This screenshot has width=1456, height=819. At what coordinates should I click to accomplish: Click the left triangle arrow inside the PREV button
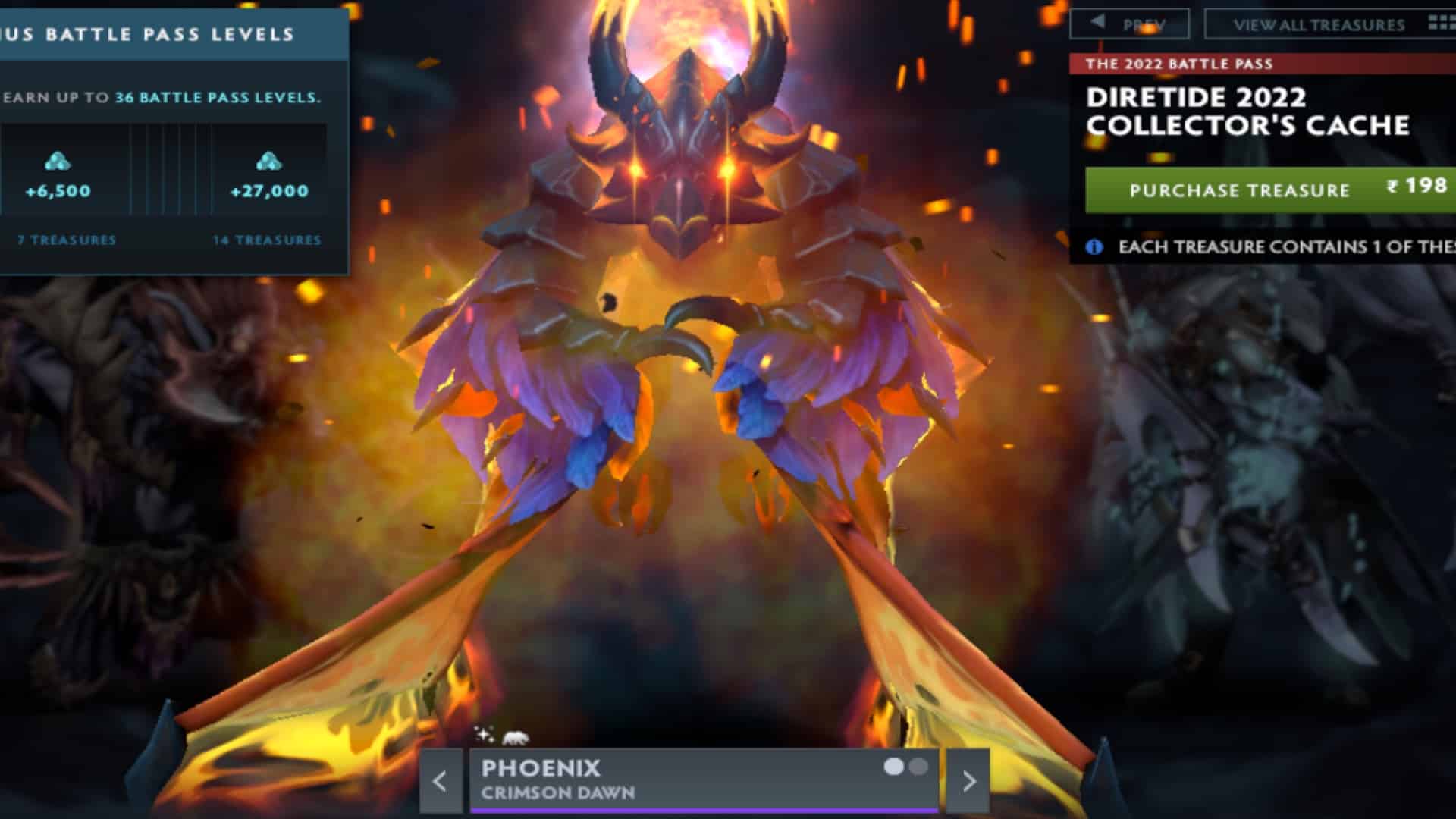tap(1097, 21)
